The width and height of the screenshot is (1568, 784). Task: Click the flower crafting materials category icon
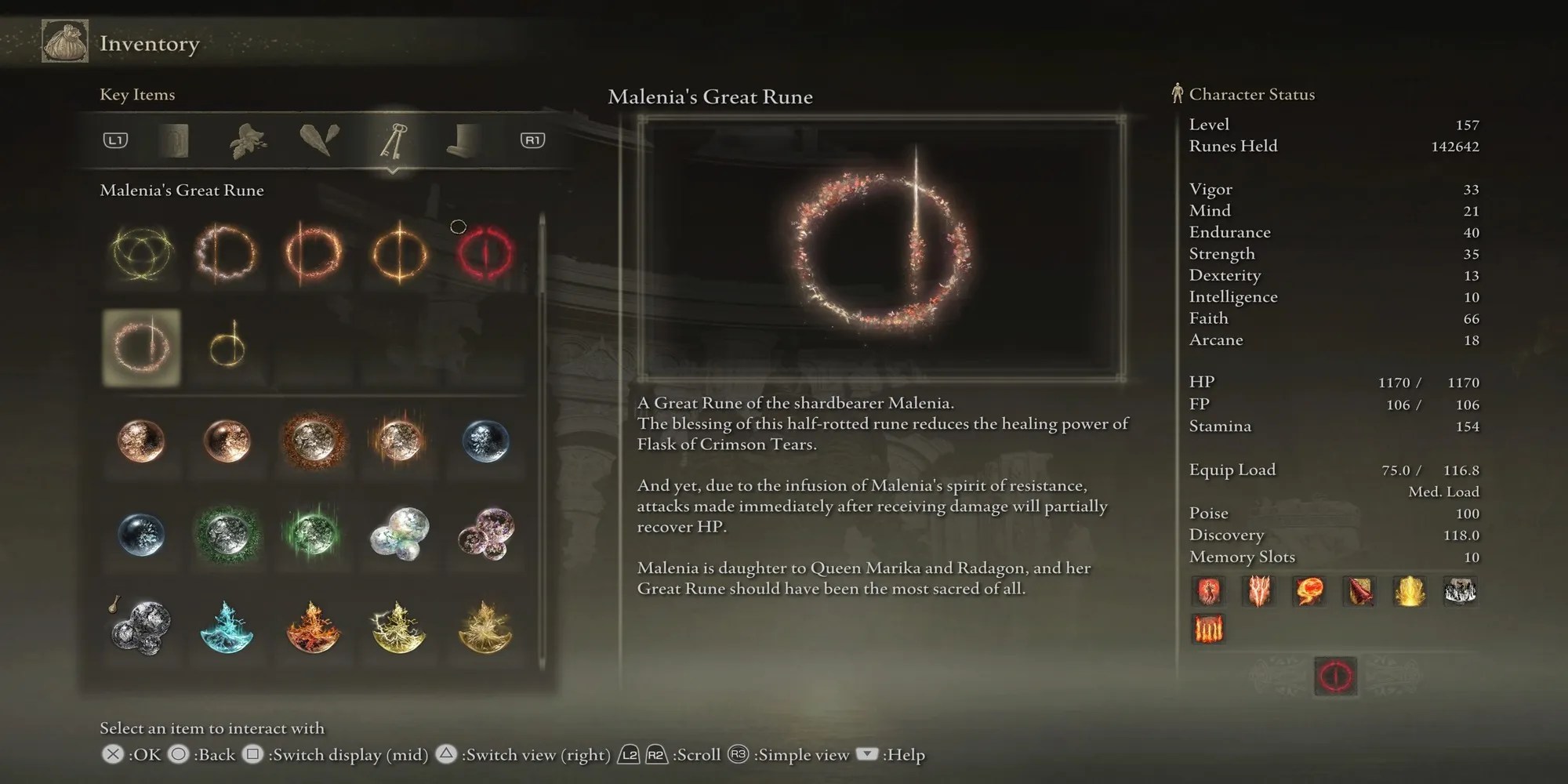pos(247,141)
